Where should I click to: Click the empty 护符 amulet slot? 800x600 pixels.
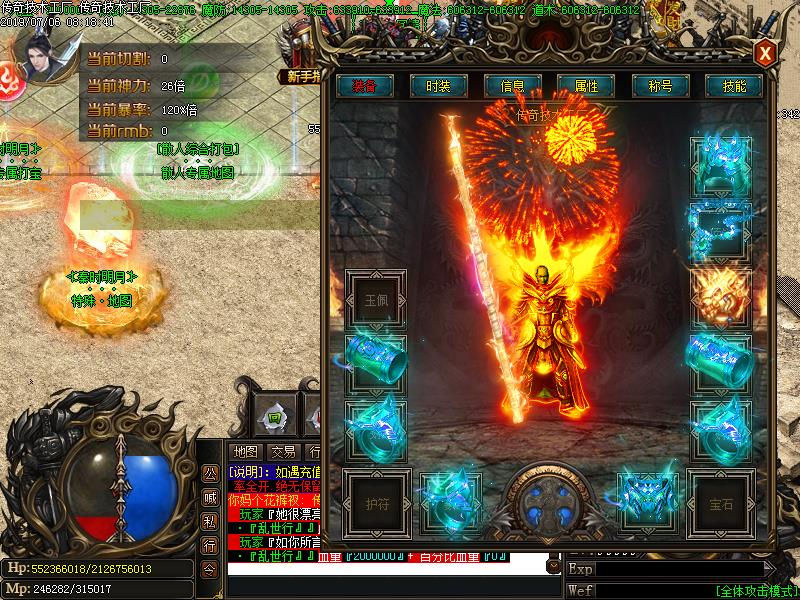click(x=375, y=503)
